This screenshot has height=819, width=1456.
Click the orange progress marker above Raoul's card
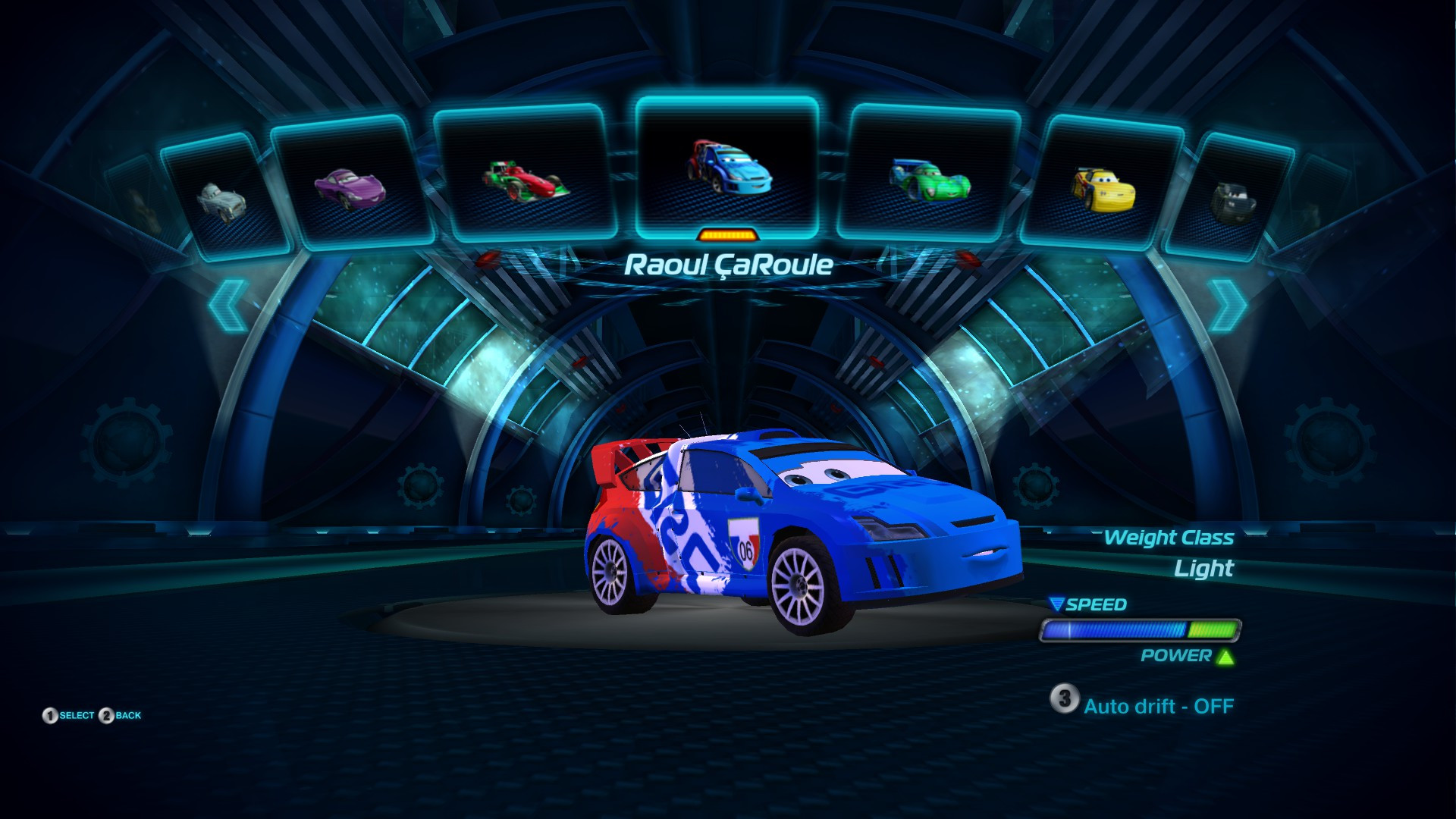[730, 235]
